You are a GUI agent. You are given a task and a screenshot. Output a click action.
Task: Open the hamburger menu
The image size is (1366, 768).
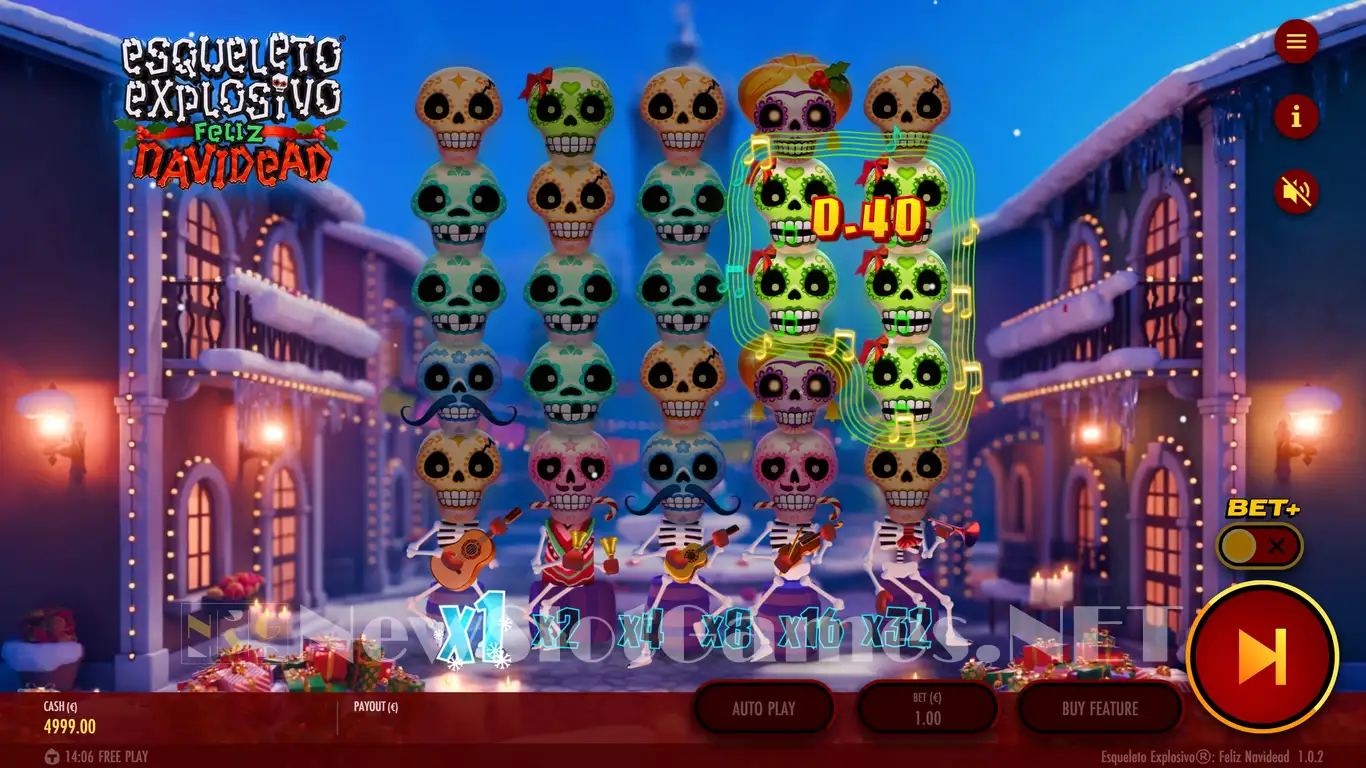click(x=1296, y=41)
